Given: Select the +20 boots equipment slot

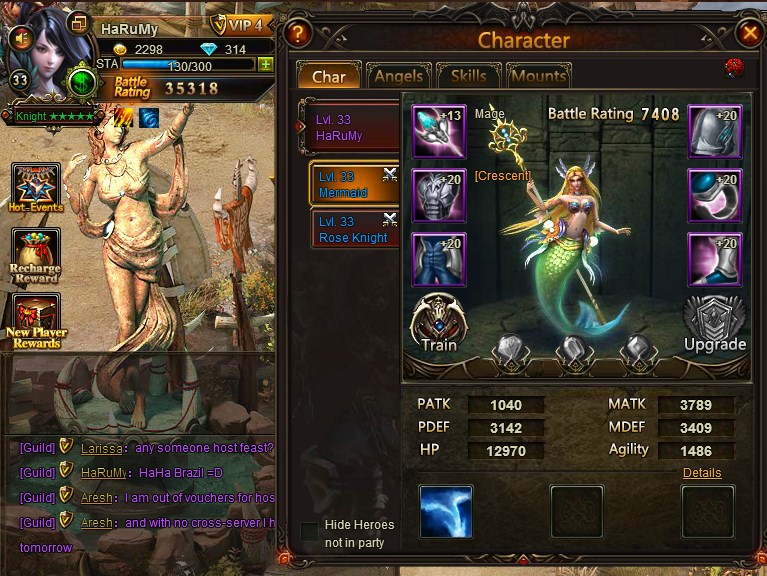Looking at the screenshot, I should click(x=714, y=259).
